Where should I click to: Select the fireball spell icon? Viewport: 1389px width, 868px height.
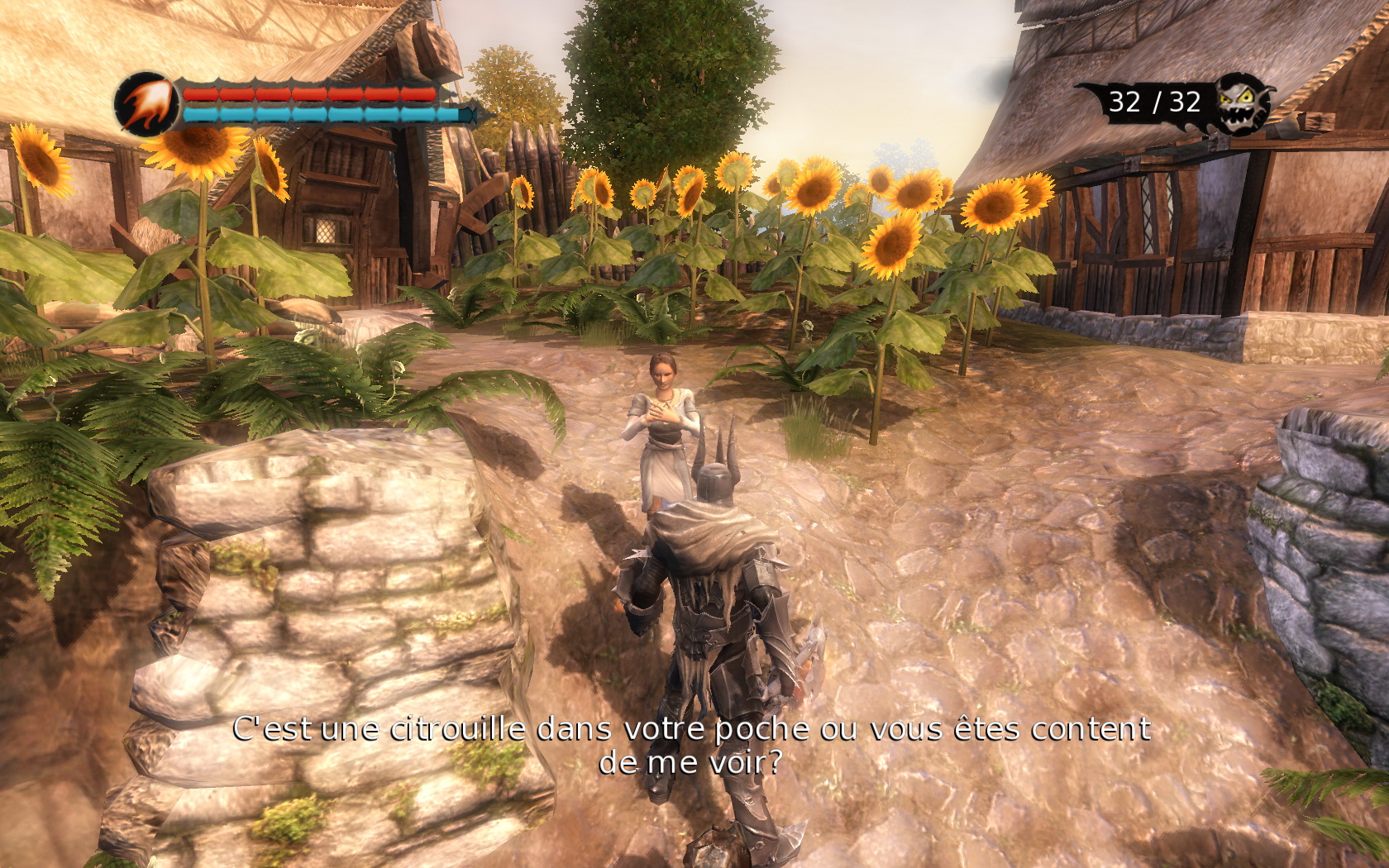click(146, 103)
